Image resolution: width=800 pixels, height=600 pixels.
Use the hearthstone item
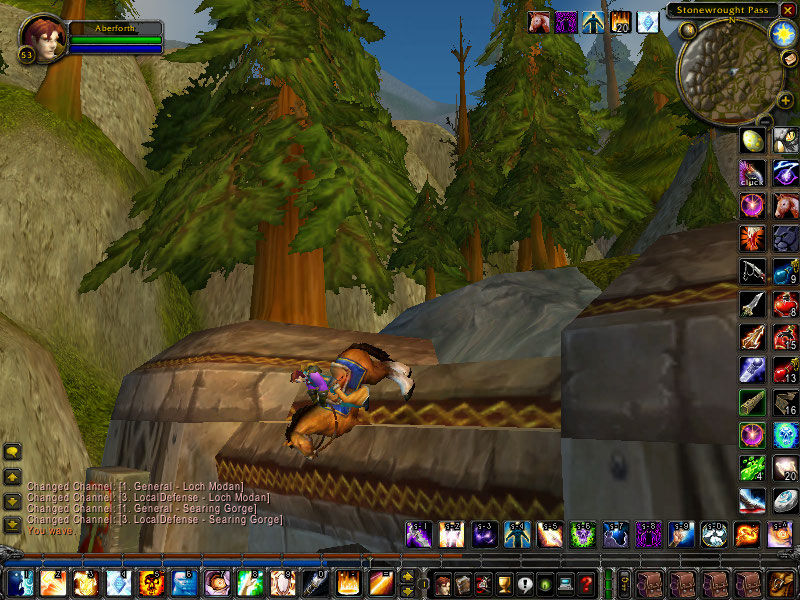[785, 500]
